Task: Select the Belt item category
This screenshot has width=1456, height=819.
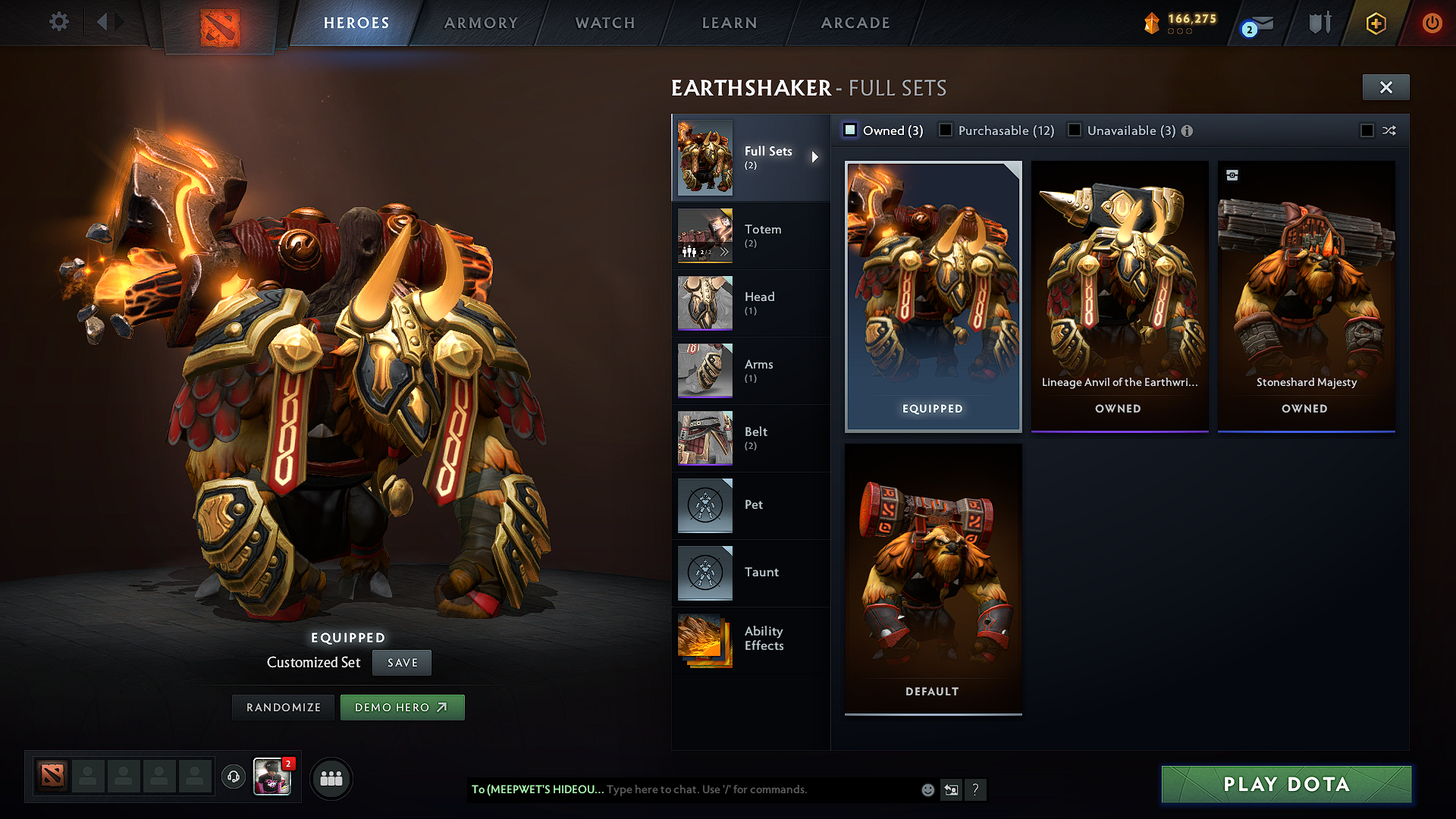Action: click(755, 438)
